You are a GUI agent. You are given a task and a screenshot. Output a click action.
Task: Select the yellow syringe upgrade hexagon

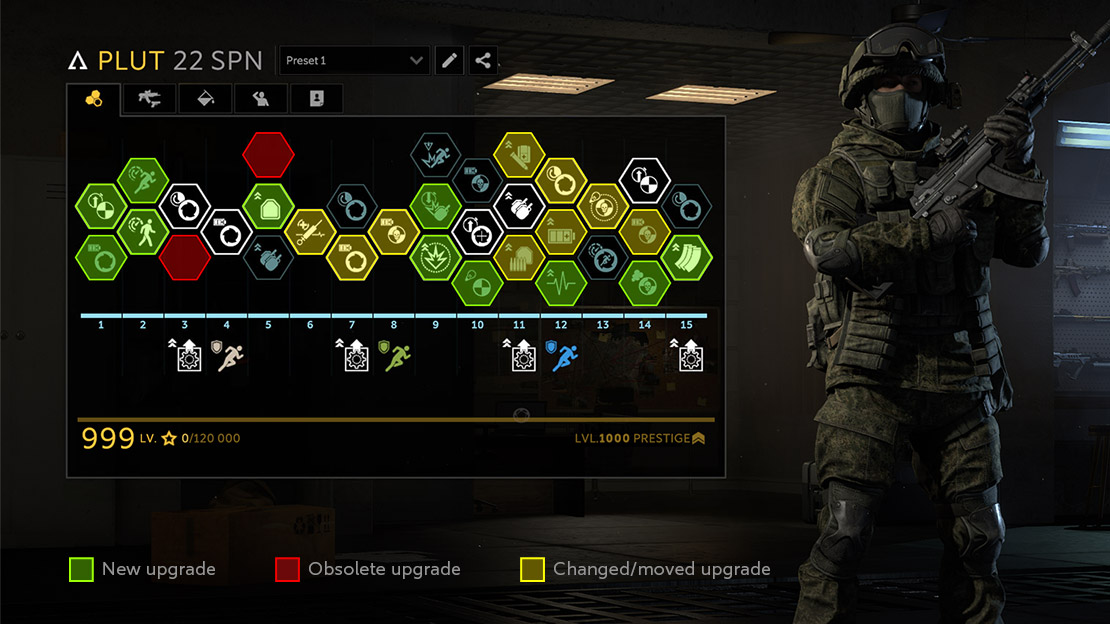pos(310,232)
